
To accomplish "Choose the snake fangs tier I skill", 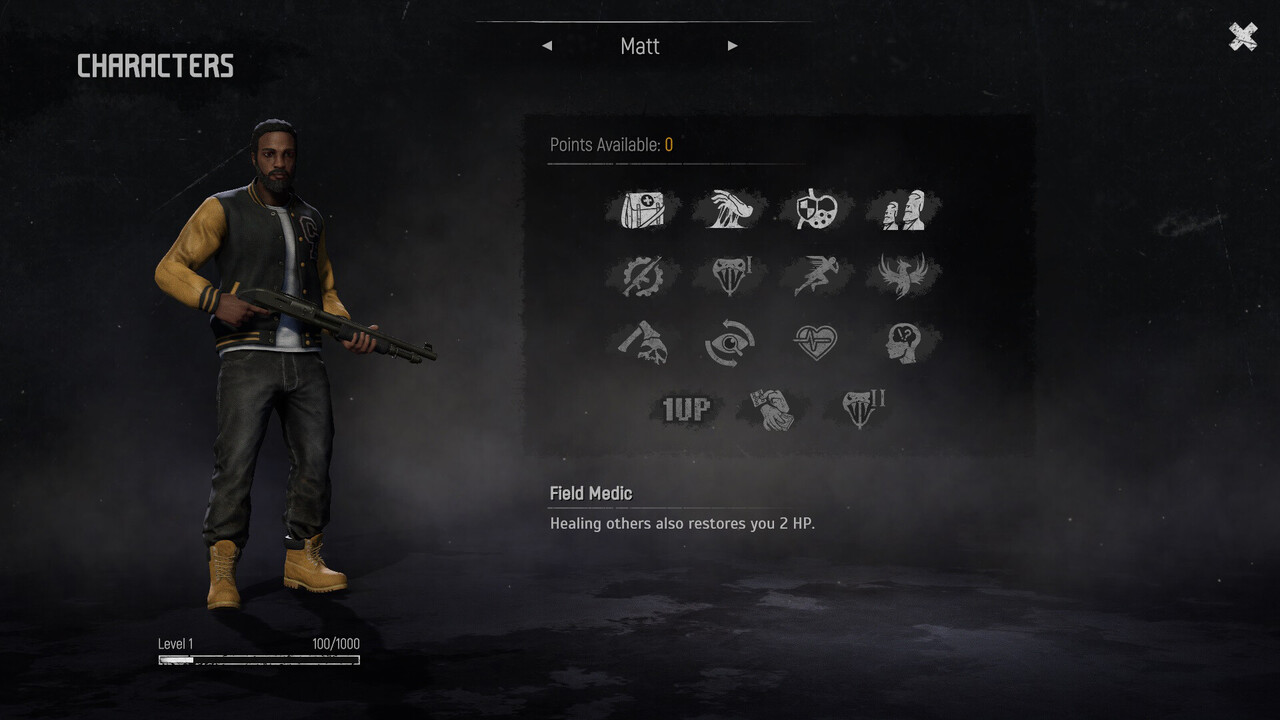I will (730, 276).
